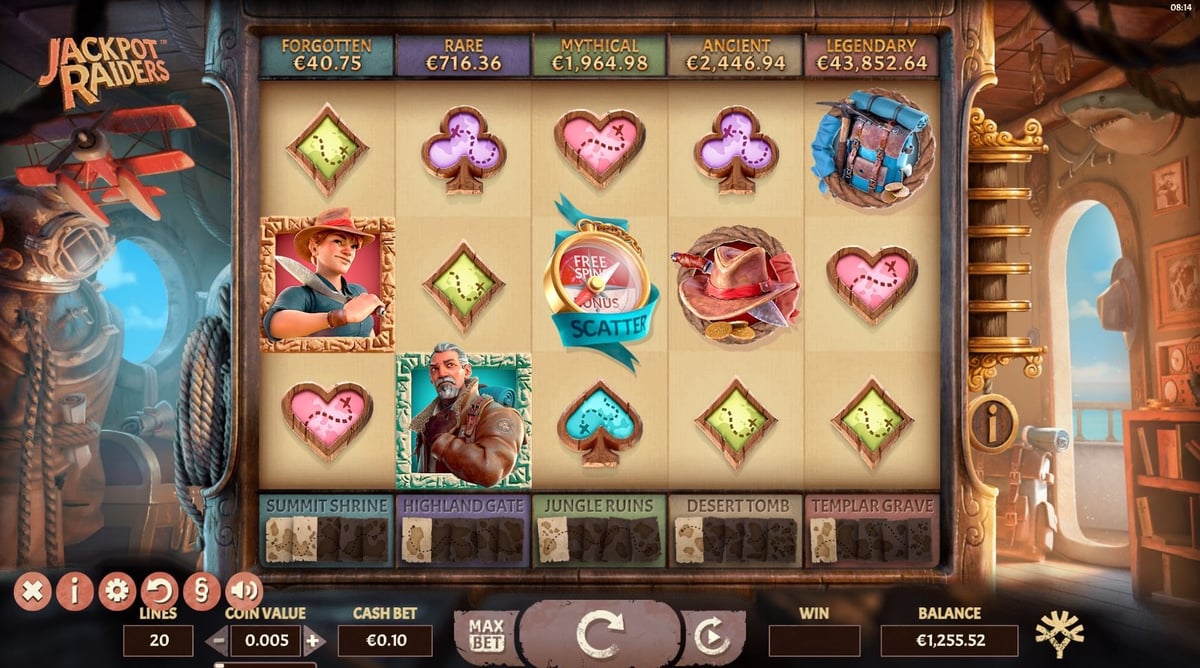Toggle sound with the speaker icon
This screenshot has width=1200, height=668.
tap(243, 591)
